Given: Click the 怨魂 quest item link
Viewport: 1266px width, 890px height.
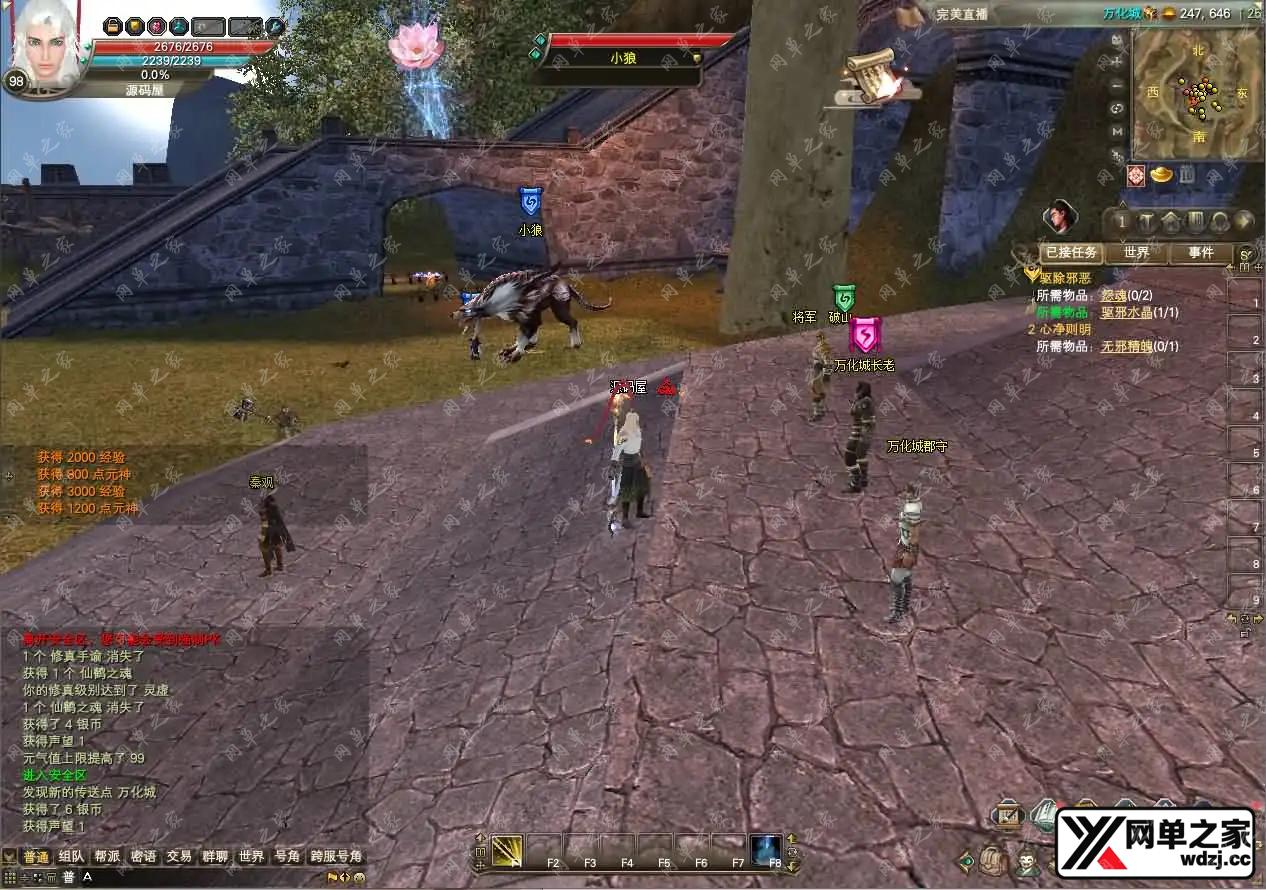Looking at the screenshot, I should [1113, 296].
